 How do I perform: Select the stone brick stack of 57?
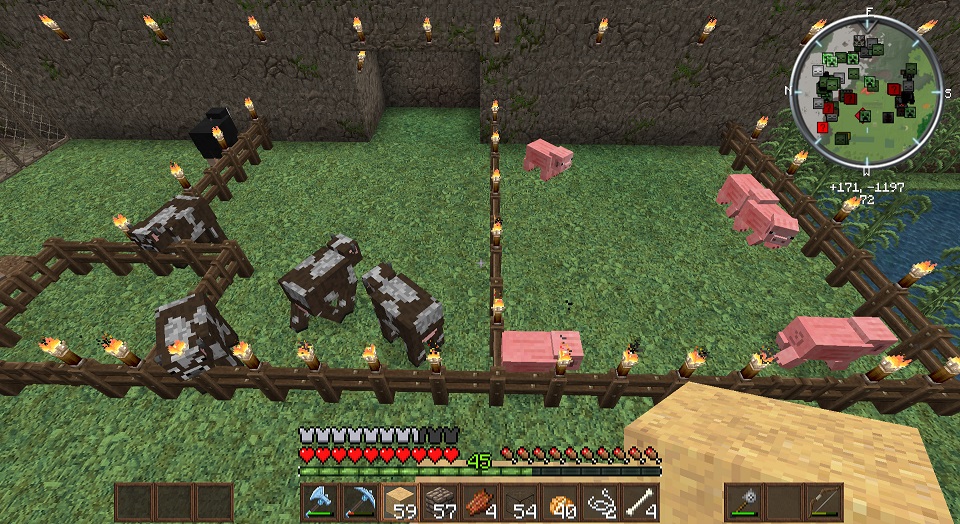(441, 501)
